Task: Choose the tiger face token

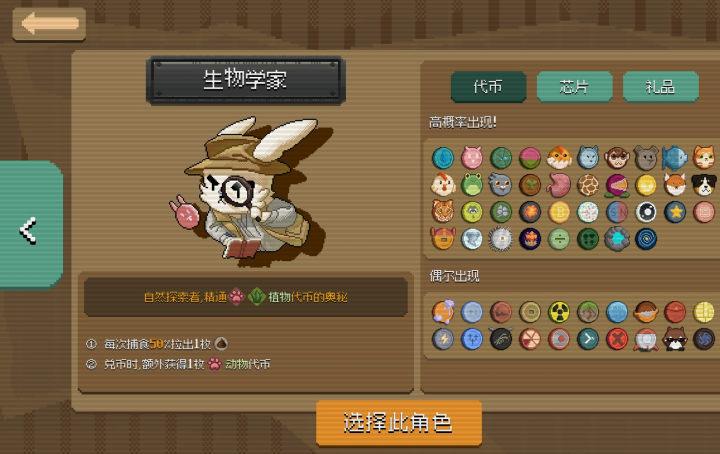Action: (443, 211)
